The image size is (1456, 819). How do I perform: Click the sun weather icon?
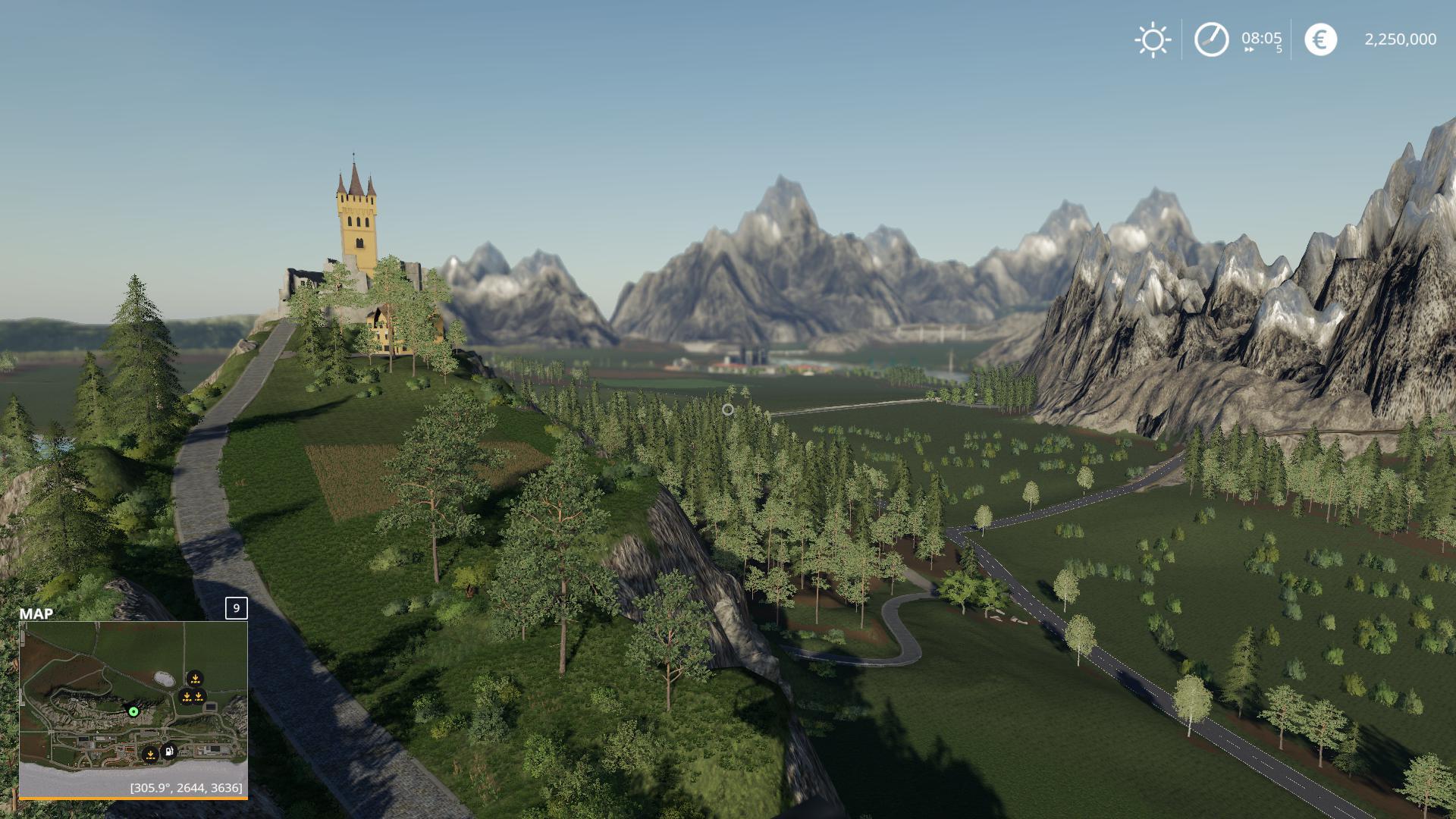(1153, 39)
